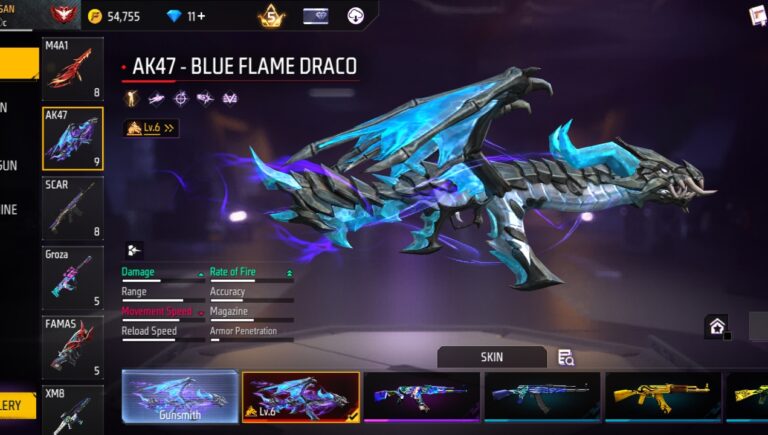
Task: Switch to the SKIN tab
Action: pos(492,357)
